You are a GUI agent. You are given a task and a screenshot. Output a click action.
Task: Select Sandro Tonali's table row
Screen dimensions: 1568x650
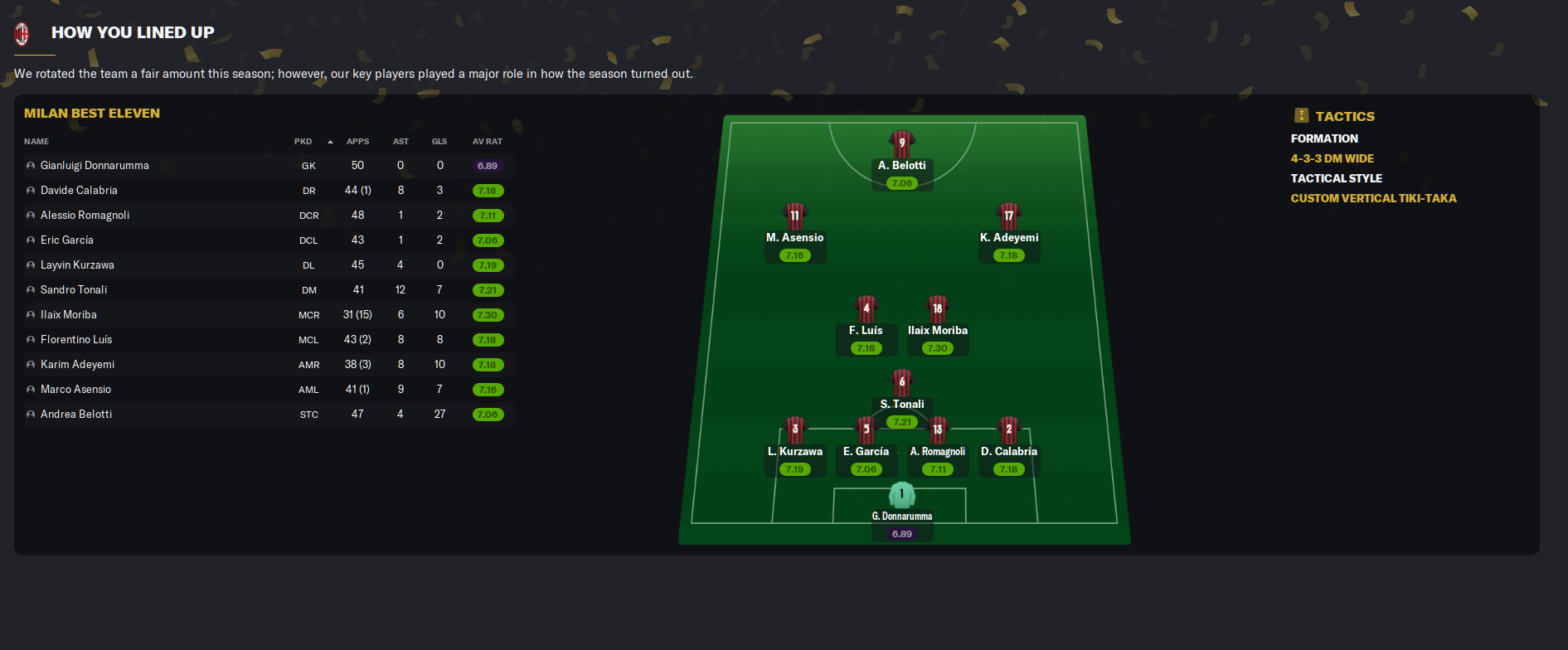[x=74, y=290]
